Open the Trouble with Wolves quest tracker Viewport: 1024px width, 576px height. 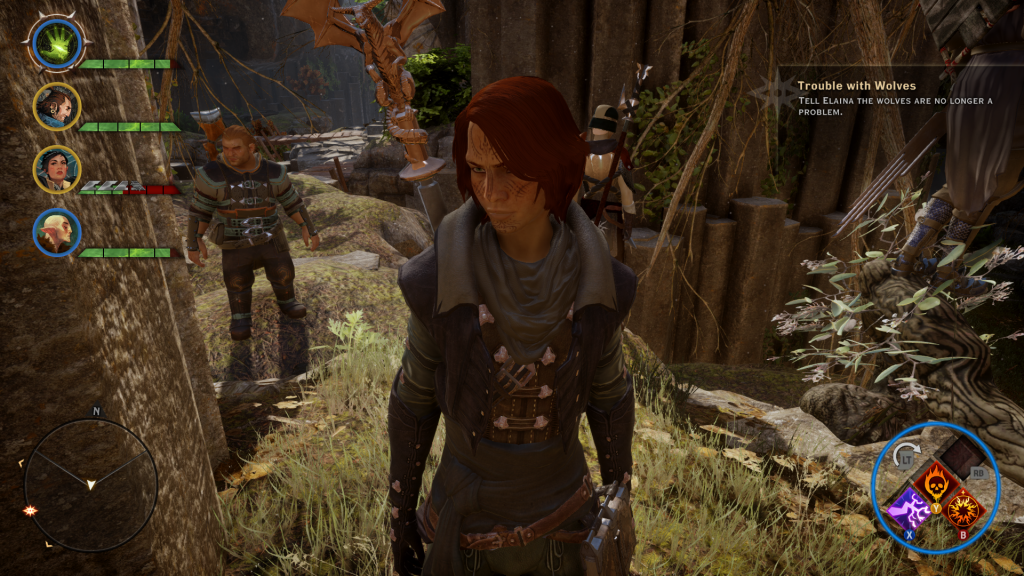click(856, 86)
